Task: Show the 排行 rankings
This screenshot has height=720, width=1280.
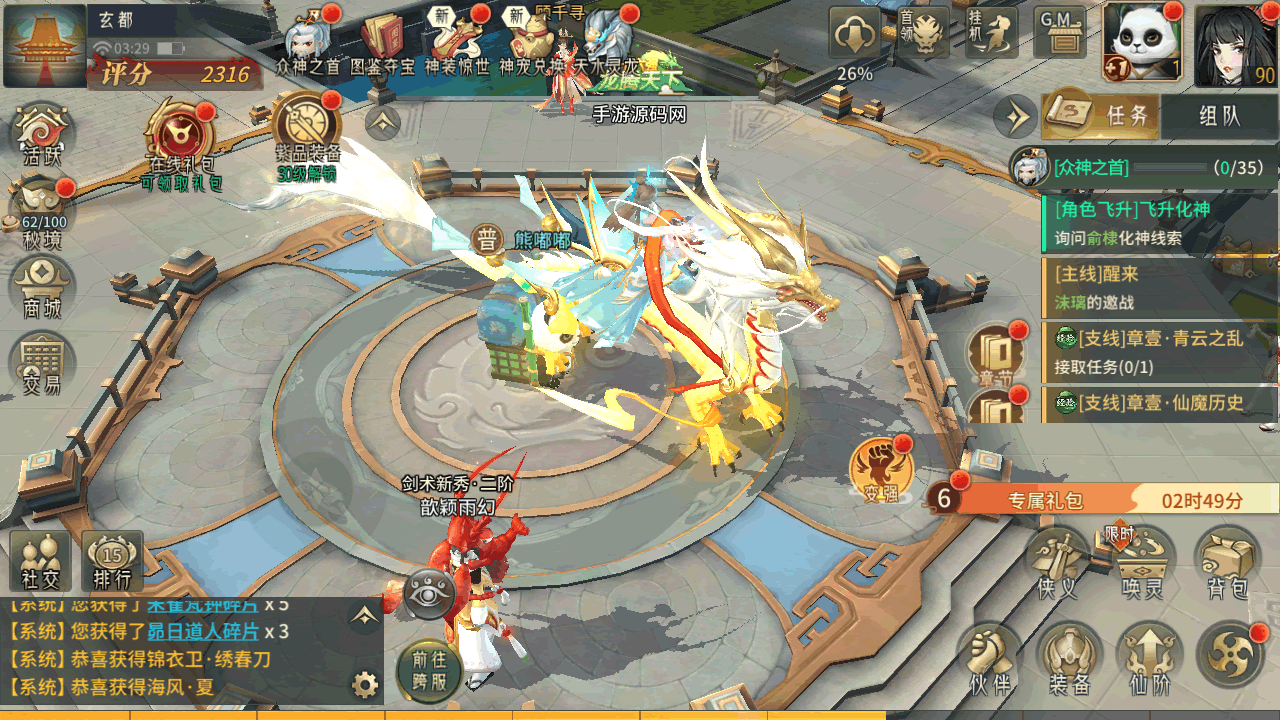Action: (112, 560)
